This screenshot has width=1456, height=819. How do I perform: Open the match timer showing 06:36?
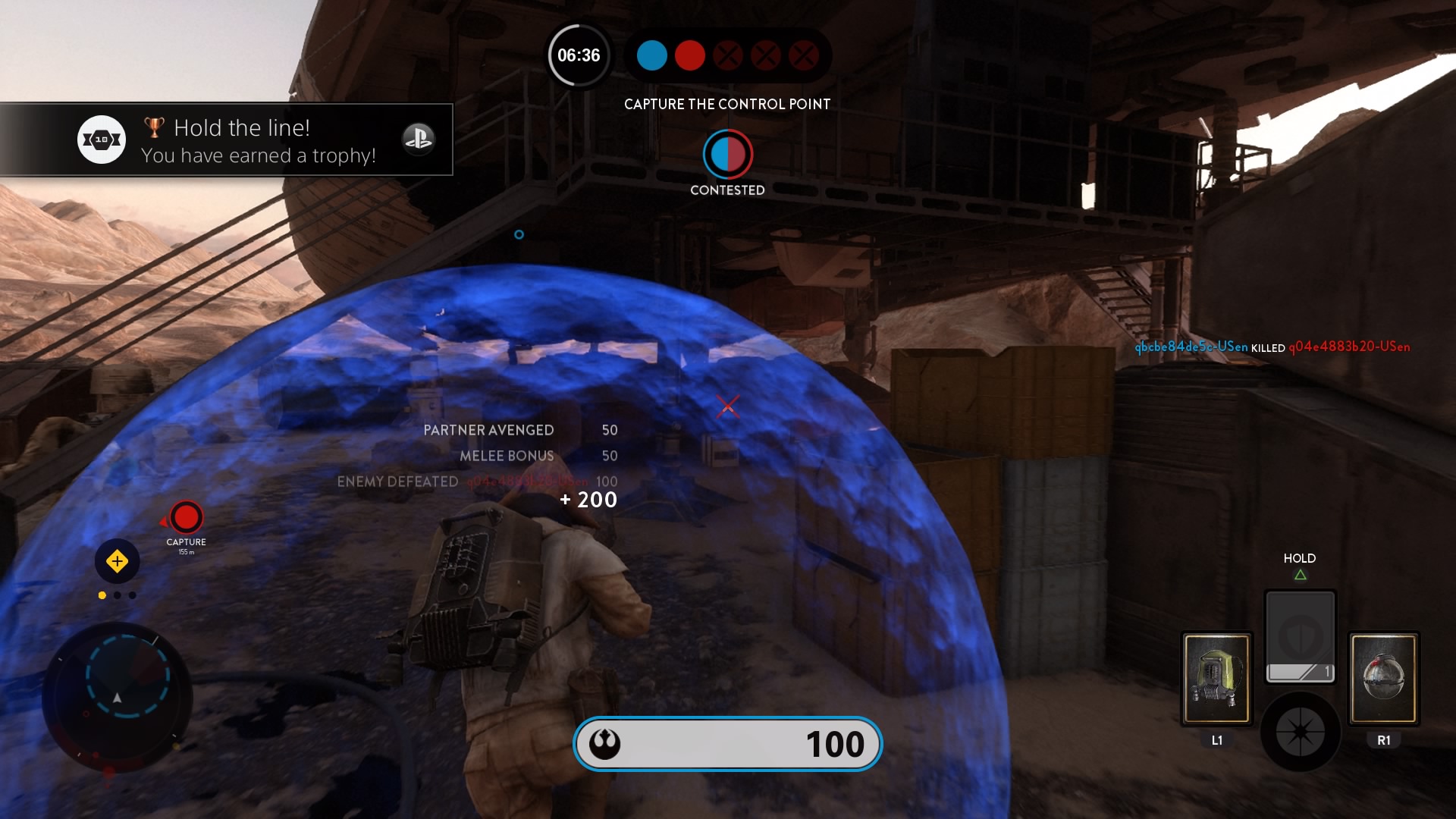(x=579, y=55)
